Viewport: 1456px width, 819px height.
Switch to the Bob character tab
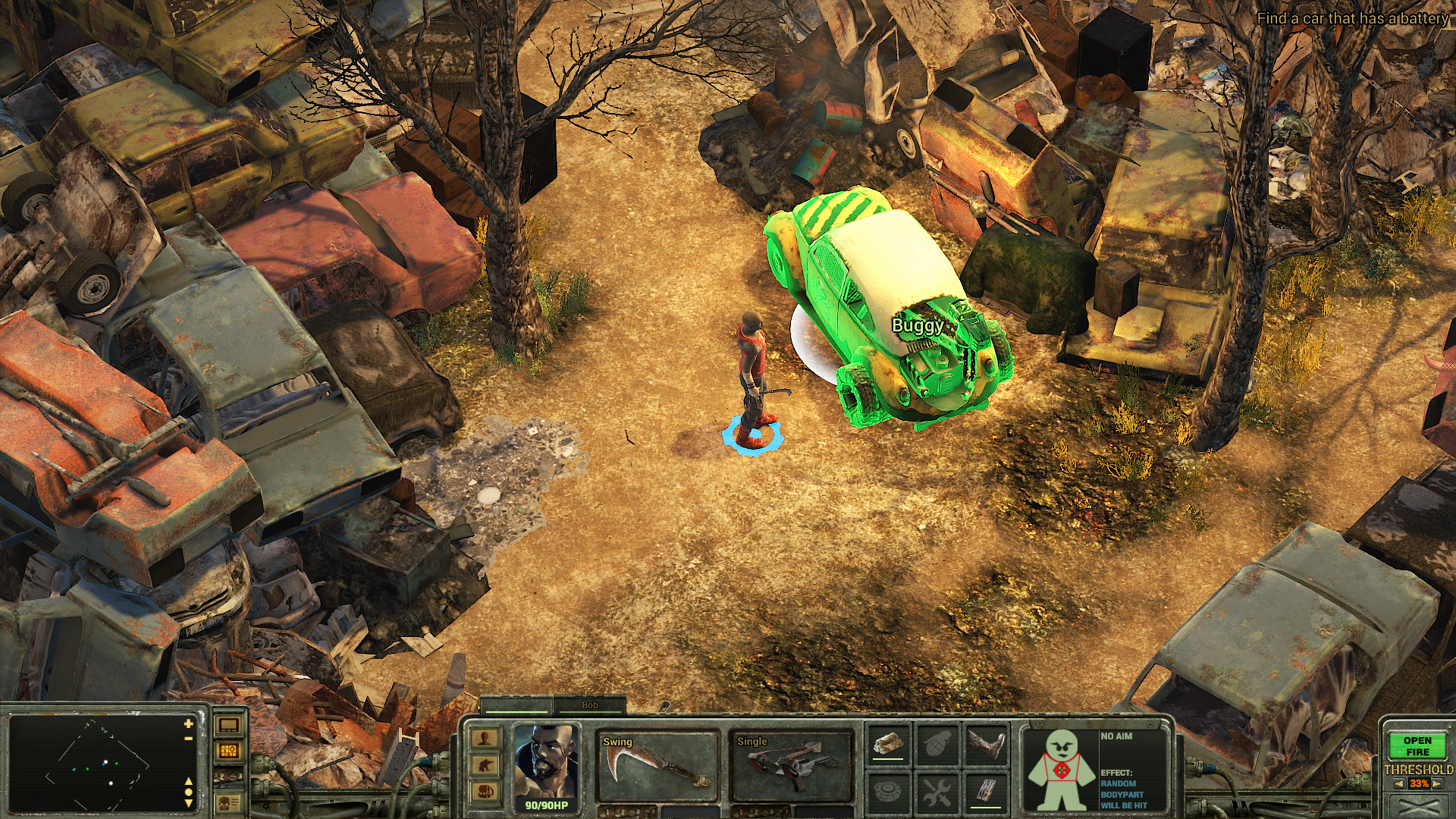(589, 705)
